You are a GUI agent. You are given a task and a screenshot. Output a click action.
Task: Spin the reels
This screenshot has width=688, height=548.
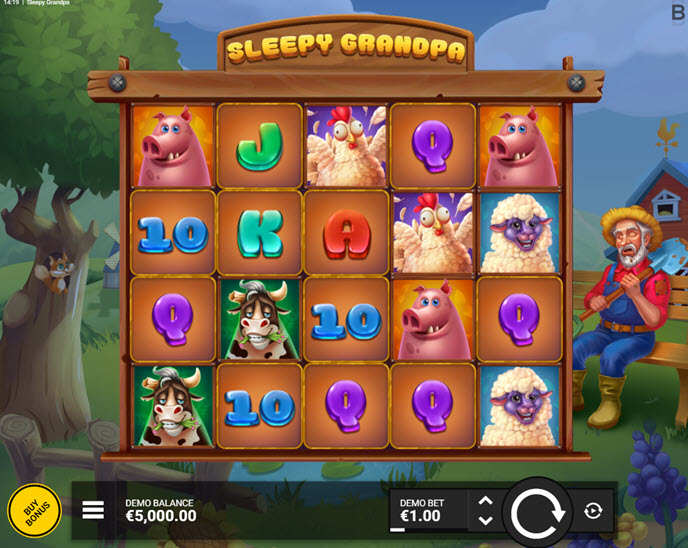point(538,511)
